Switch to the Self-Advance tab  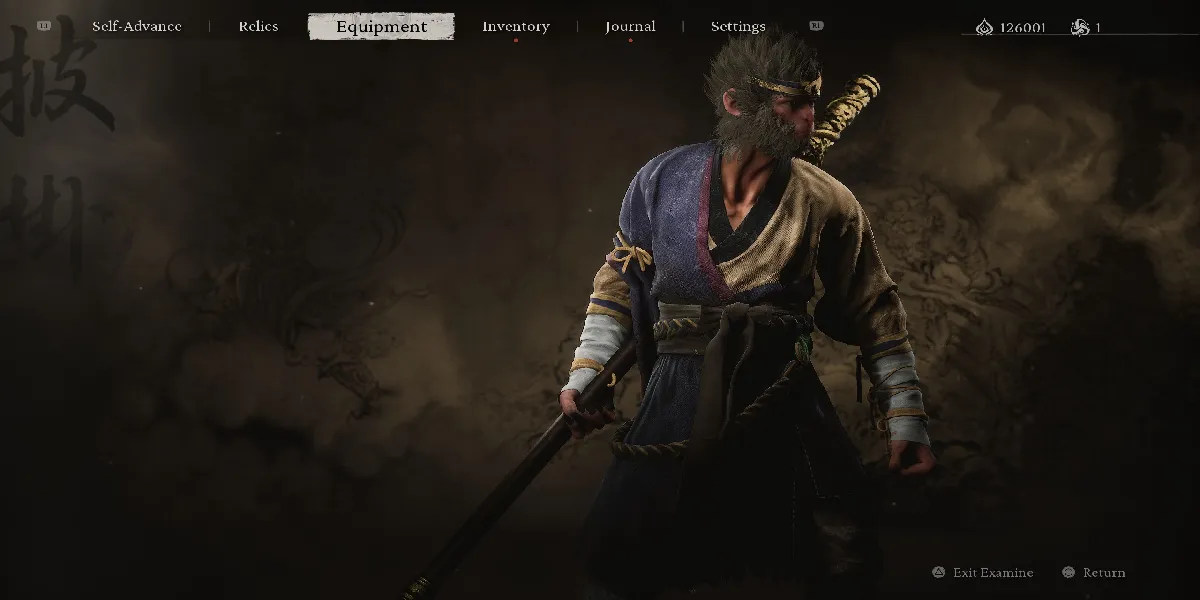click(x=137, y=27)
